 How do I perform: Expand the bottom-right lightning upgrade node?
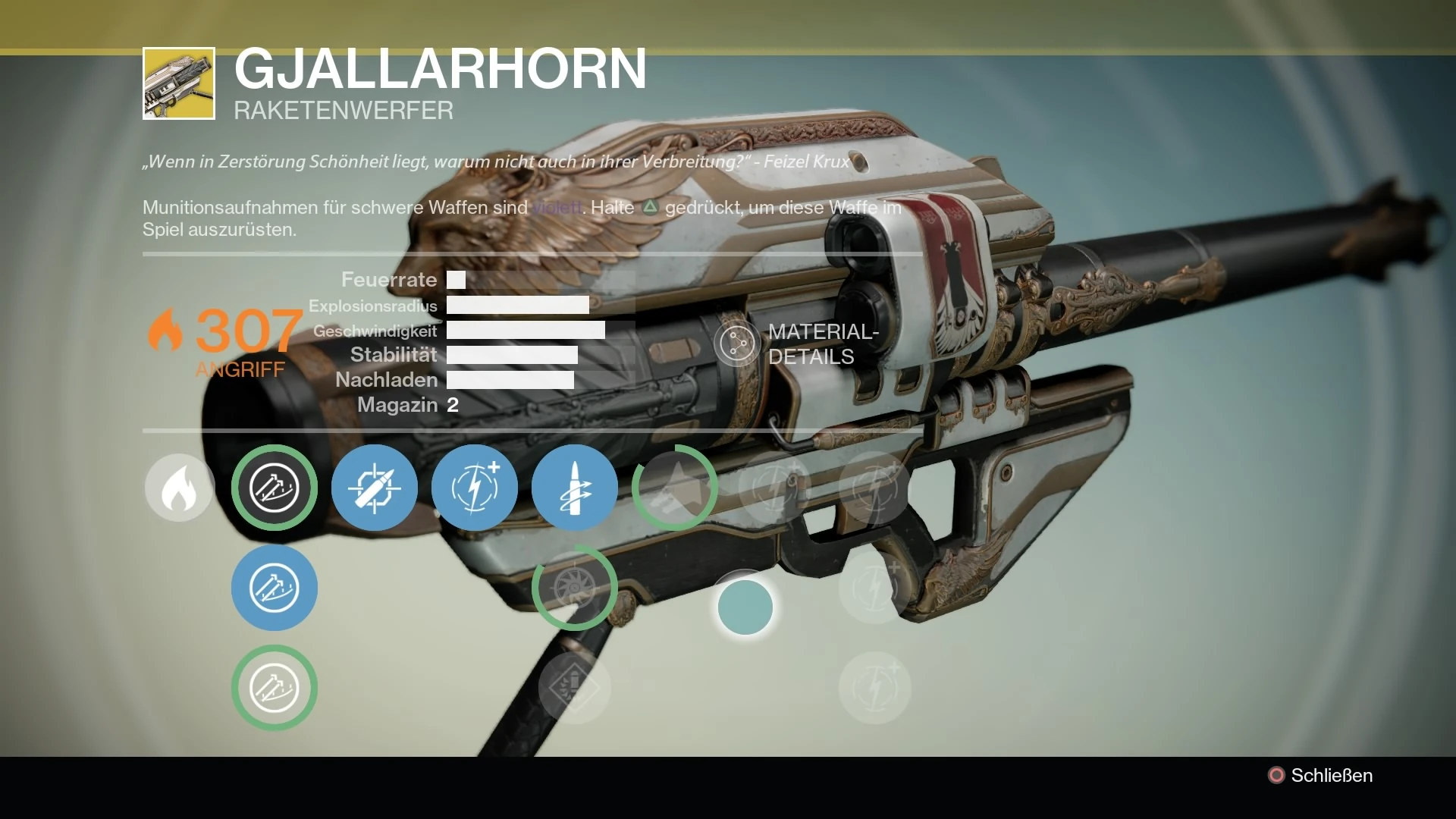[874, 688]
